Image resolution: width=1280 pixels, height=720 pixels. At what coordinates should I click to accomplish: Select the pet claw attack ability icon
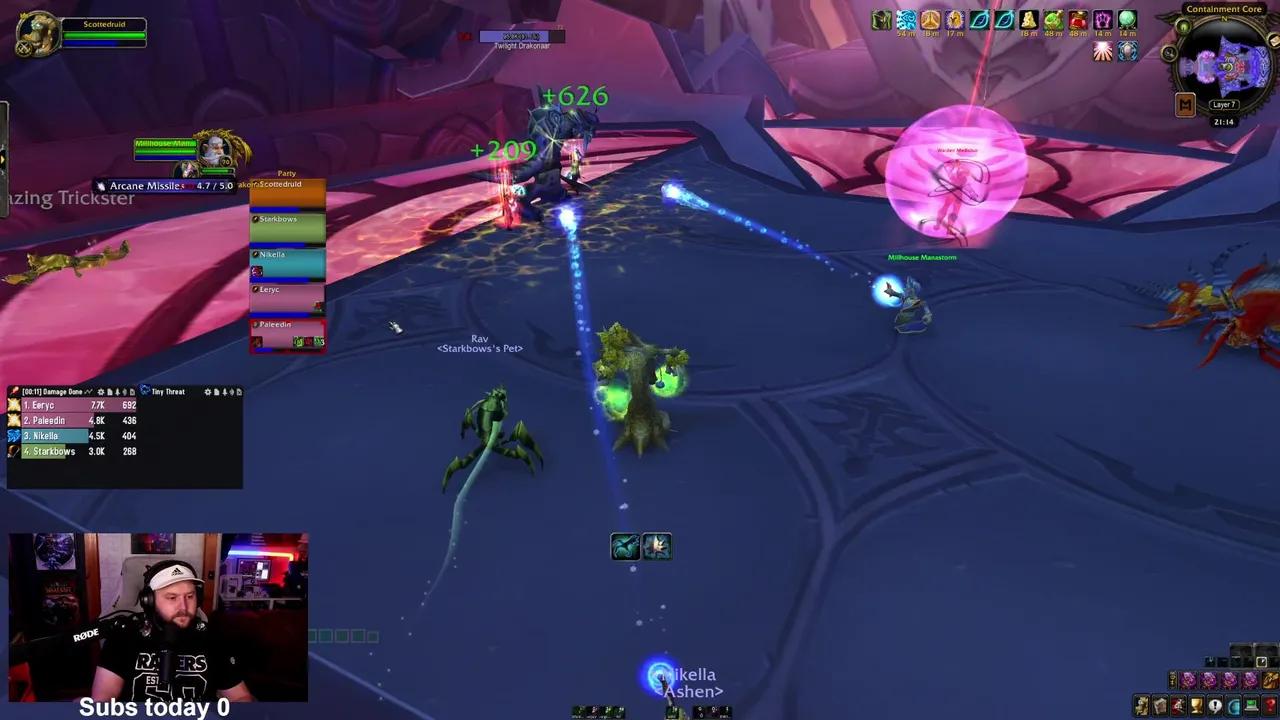(x=658, y=545)
